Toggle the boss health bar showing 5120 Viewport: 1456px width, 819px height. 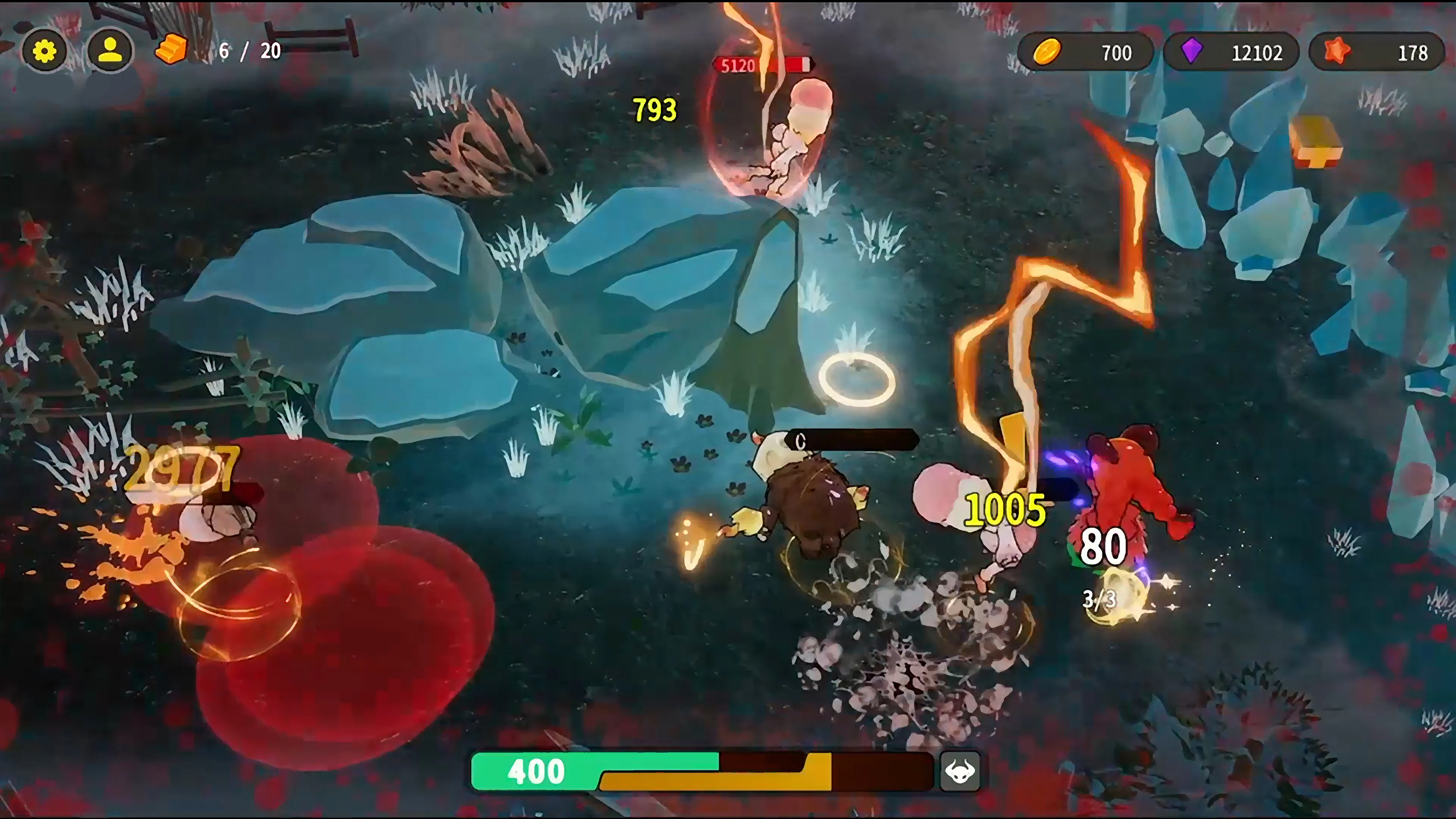(x=764, y=65)
